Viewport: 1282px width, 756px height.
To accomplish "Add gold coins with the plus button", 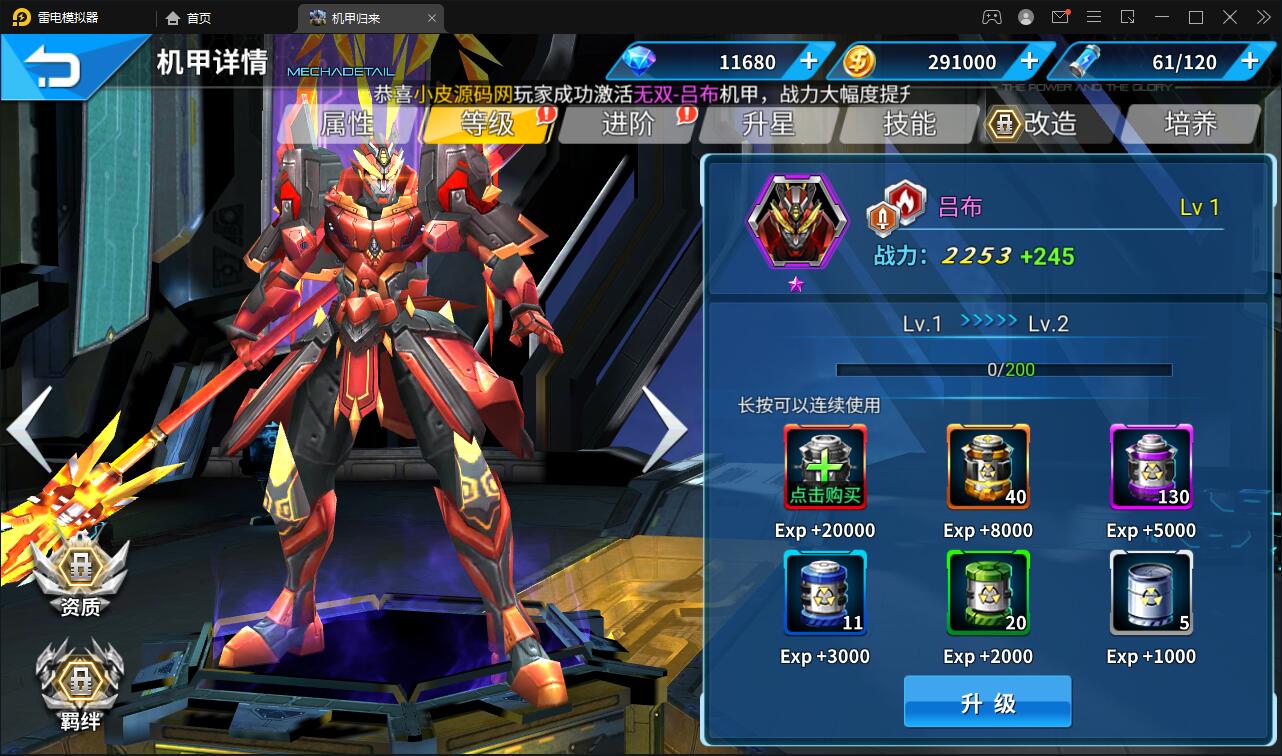I will click(x=1029, y=61).
